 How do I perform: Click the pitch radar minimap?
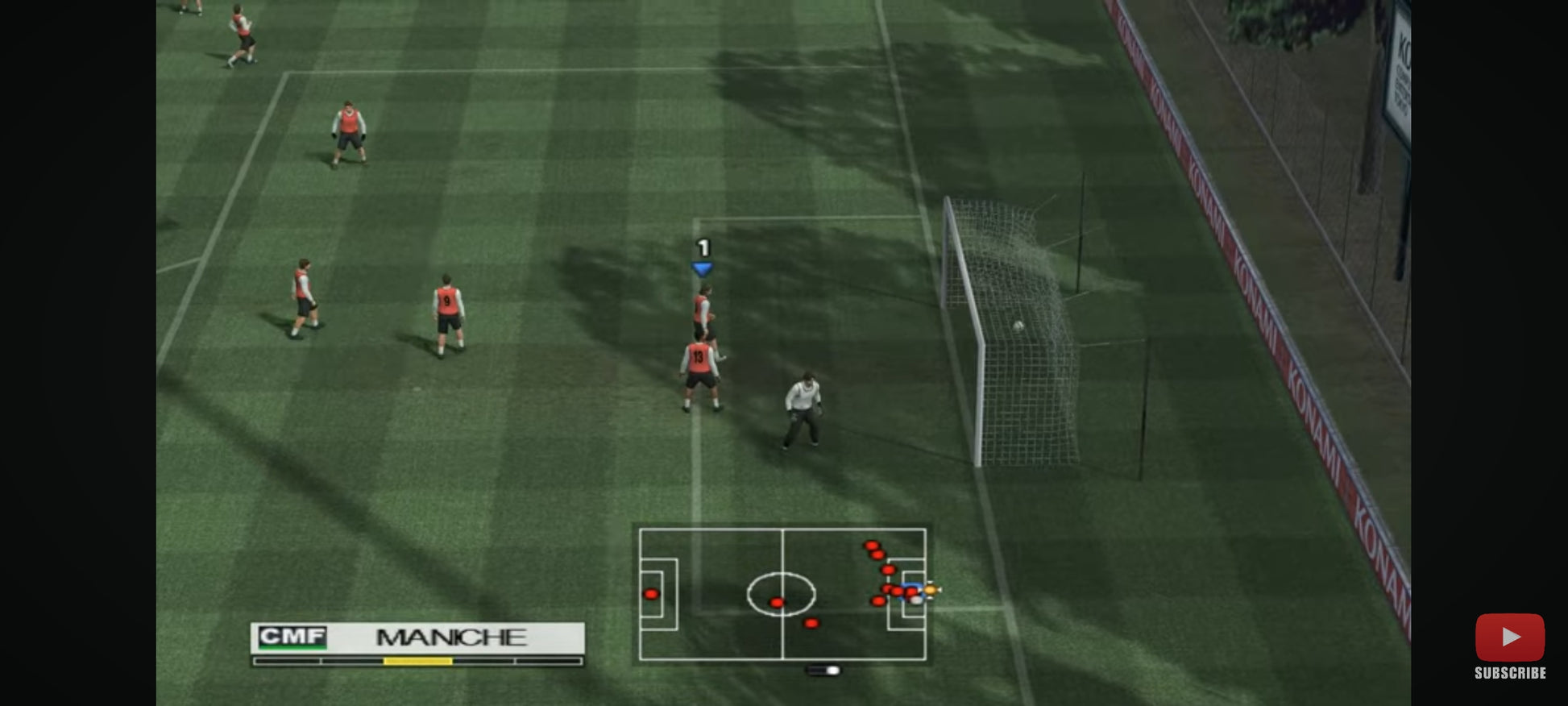point(782,594)
